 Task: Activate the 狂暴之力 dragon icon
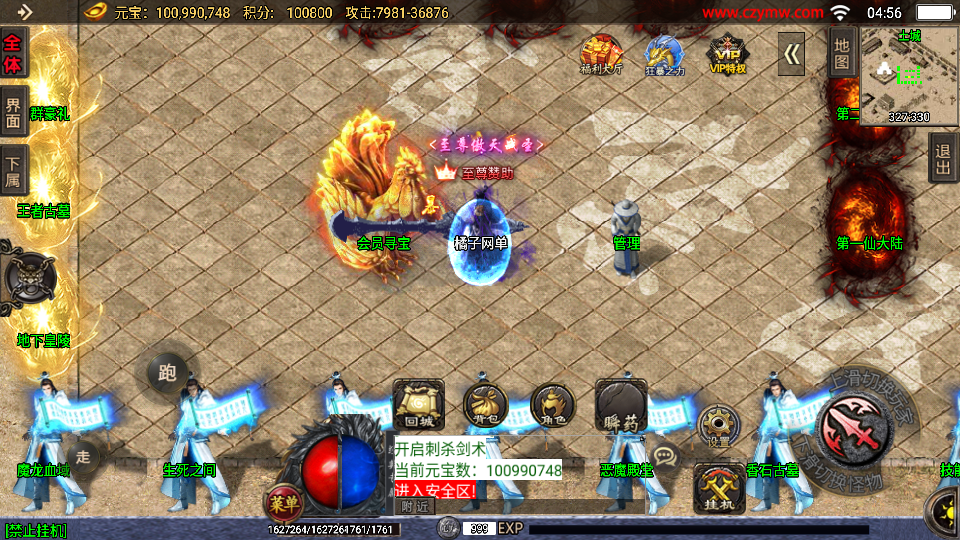(x=662, y=54)
